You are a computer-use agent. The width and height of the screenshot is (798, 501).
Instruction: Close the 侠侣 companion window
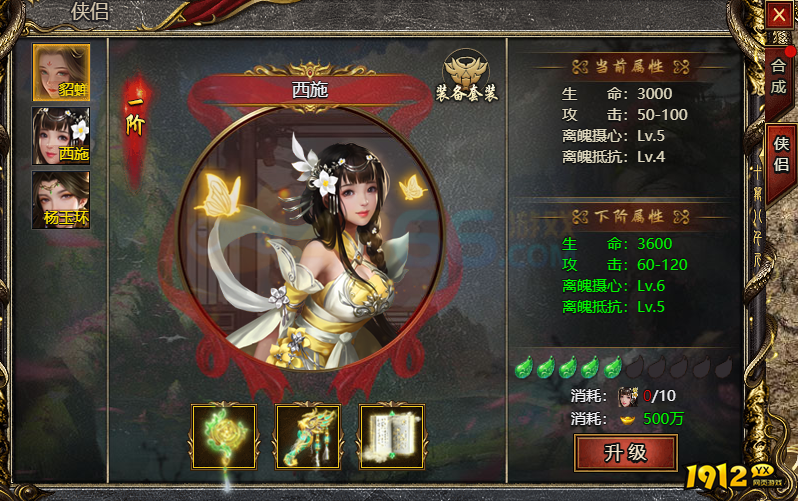(x=778, y=15)
